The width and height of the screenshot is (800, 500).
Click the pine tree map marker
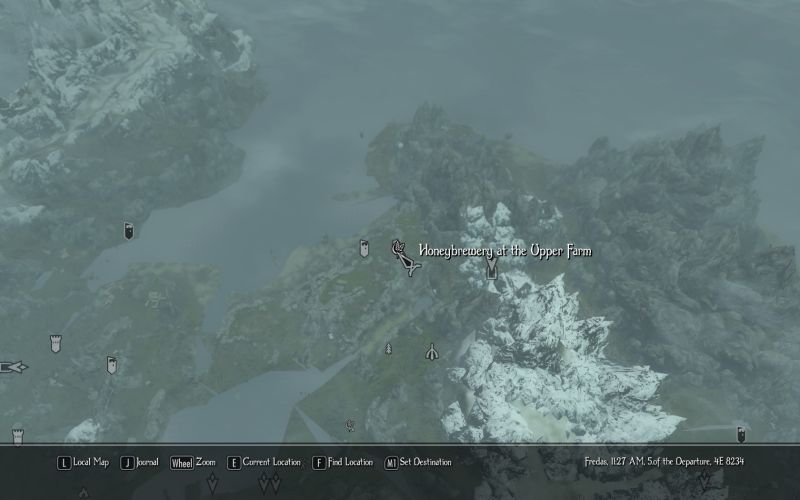pos(388,349)
